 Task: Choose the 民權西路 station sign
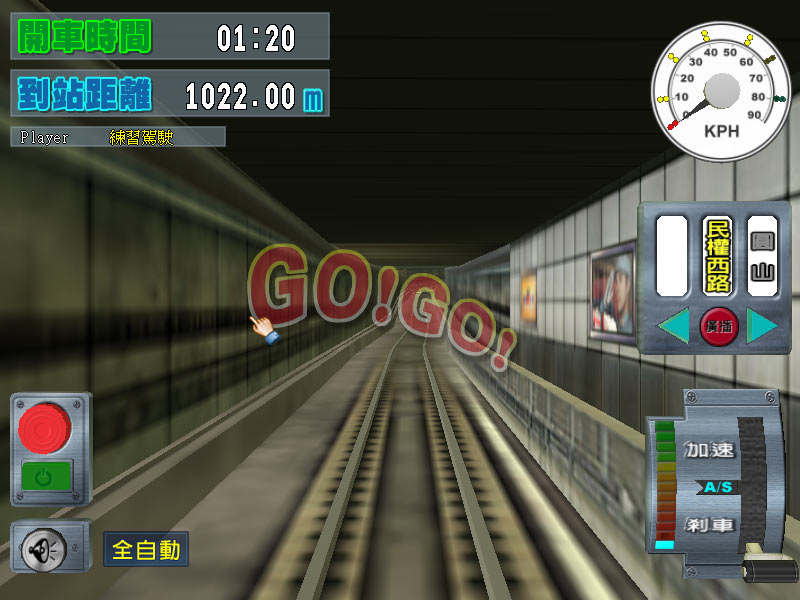point(718,256)
